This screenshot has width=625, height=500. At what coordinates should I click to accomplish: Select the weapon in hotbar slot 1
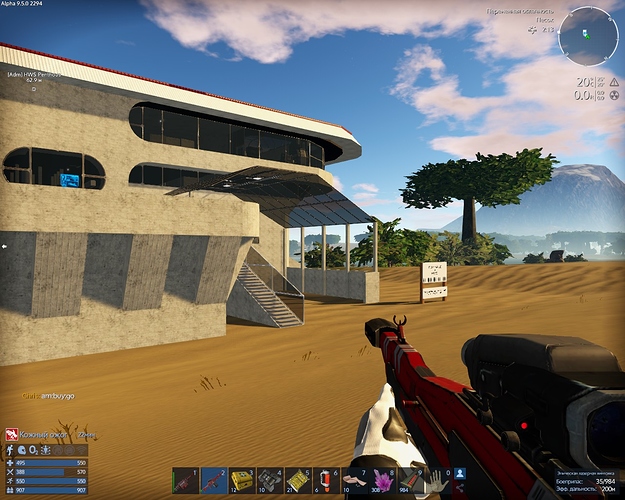[185, 481]
